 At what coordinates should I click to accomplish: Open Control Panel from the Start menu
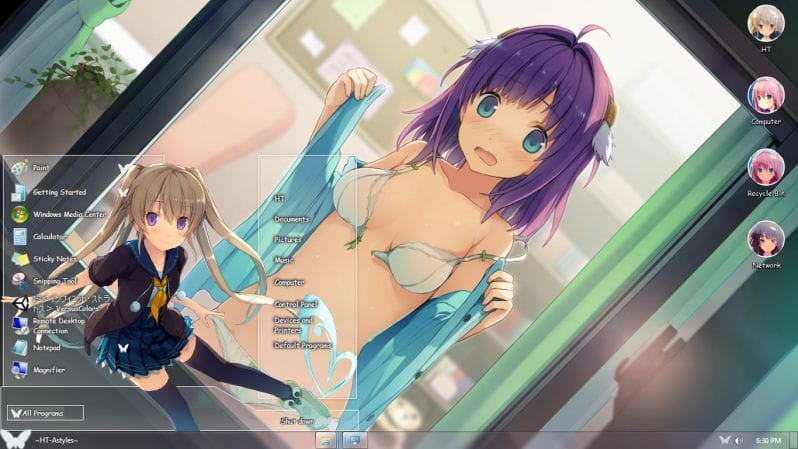(296, 304)
